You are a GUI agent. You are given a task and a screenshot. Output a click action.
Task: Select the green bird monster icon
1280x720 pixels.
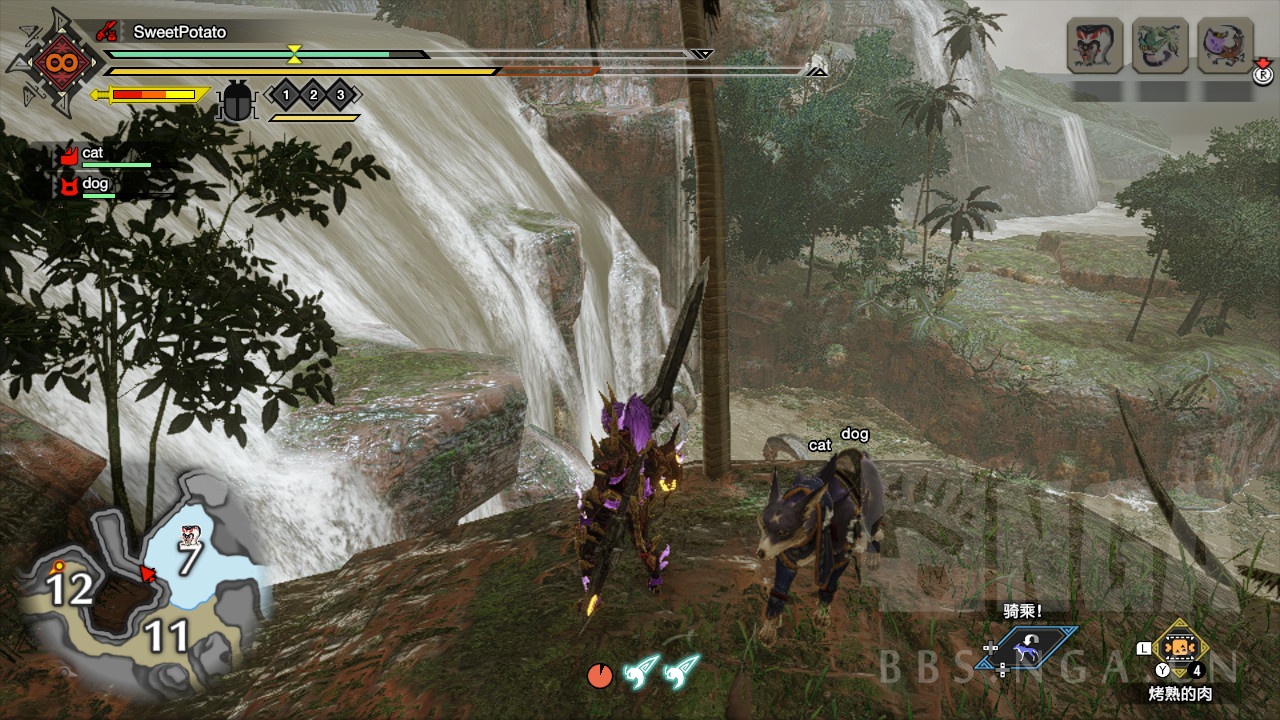pyautogui.click(x=1160, y=46)
